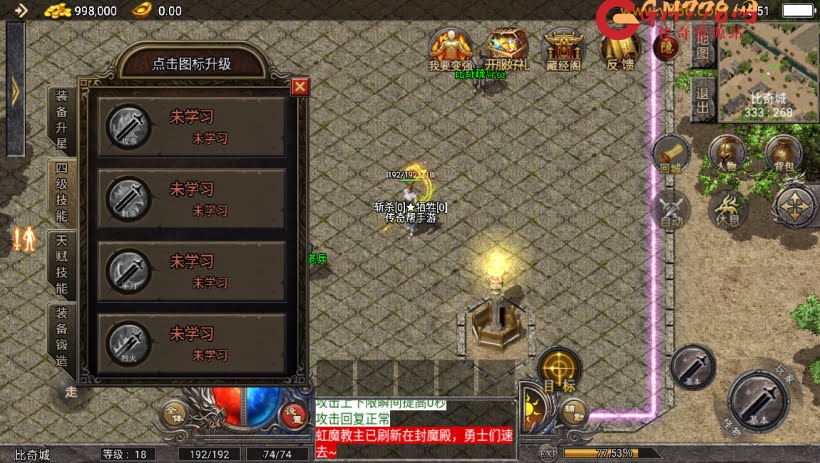Screen dimensions: 820x463
Task: Toggle 自动 auto-combat mode
Action: (671, 211)
